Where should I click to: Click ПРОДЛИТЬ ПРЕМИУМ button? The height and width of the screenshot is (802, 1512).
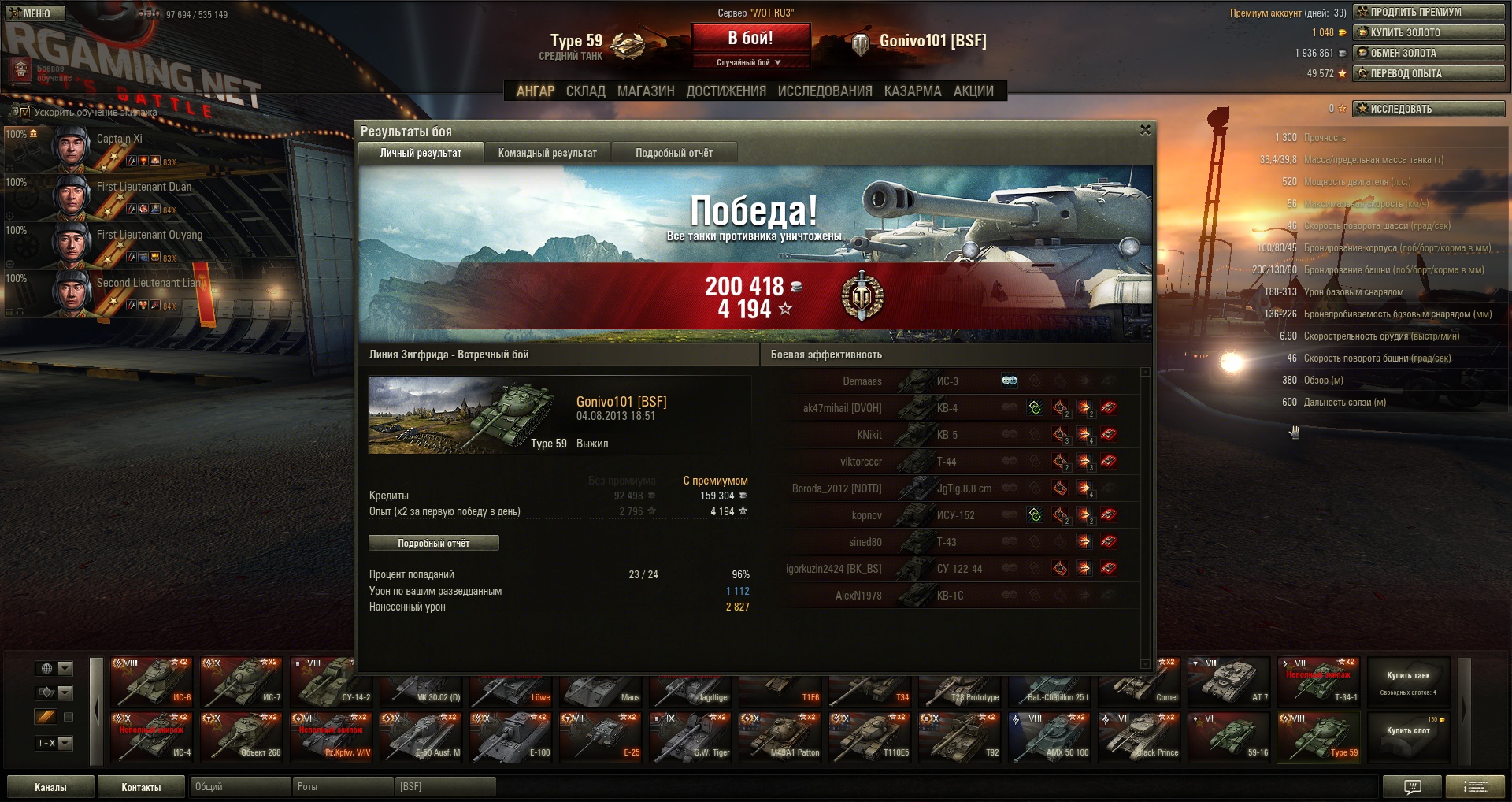(1429, 12)
